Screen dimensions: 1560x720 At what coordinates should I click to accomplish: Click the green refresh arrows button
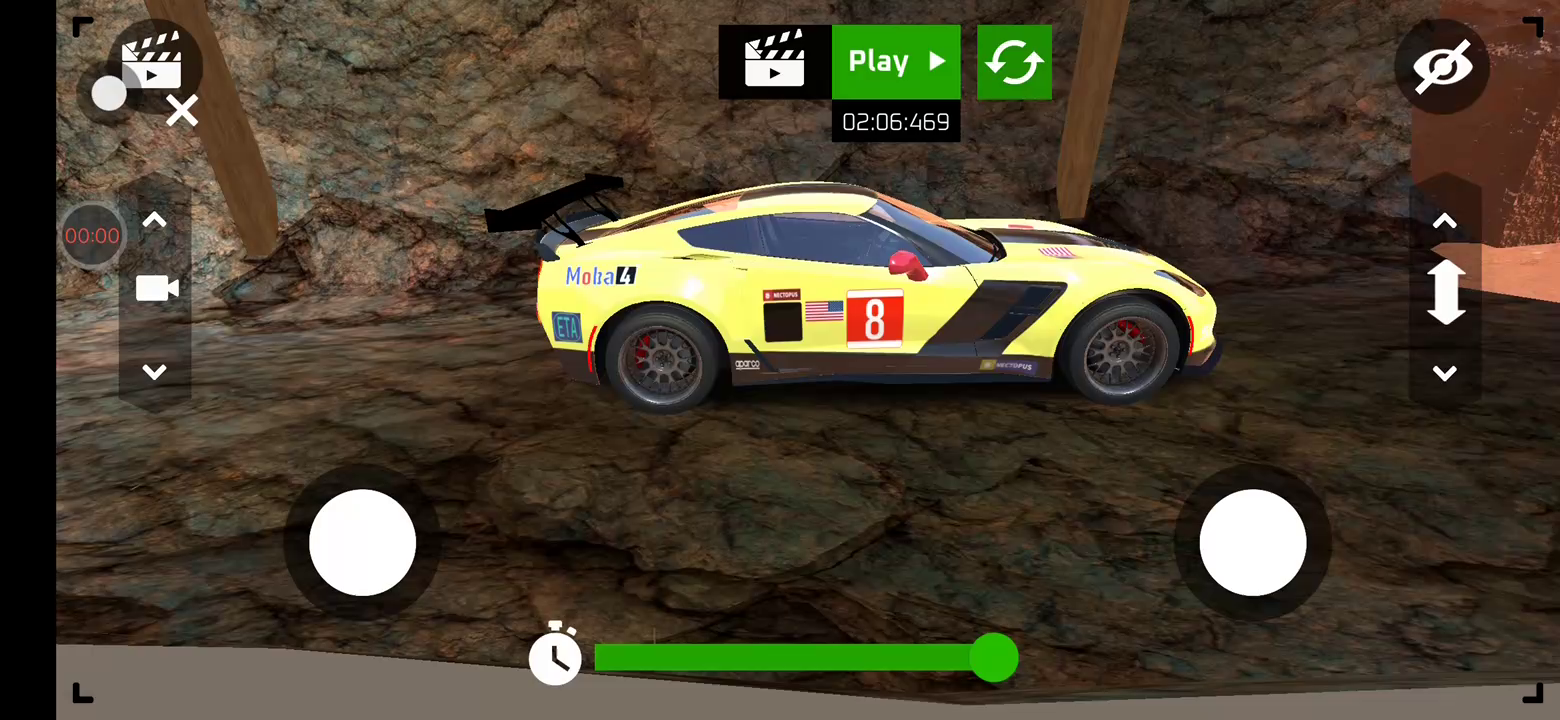[1014, 62]
